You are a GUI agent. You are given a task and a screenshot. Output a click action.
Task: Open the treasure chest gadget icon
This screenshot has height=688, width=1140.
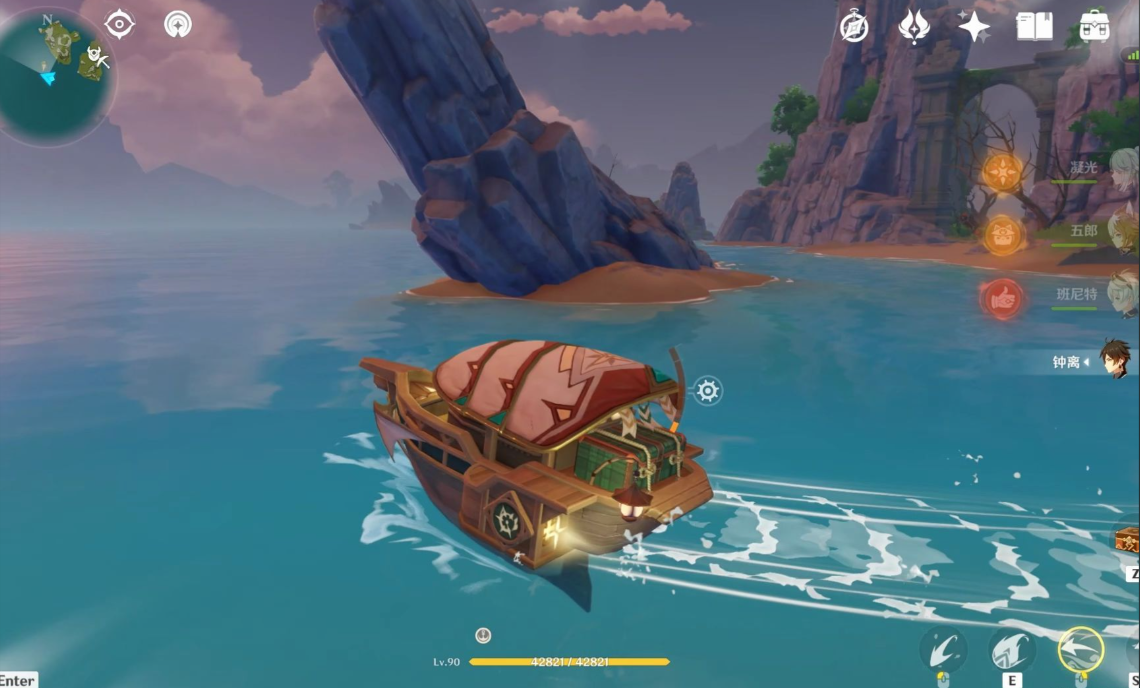pos(1128,541)
